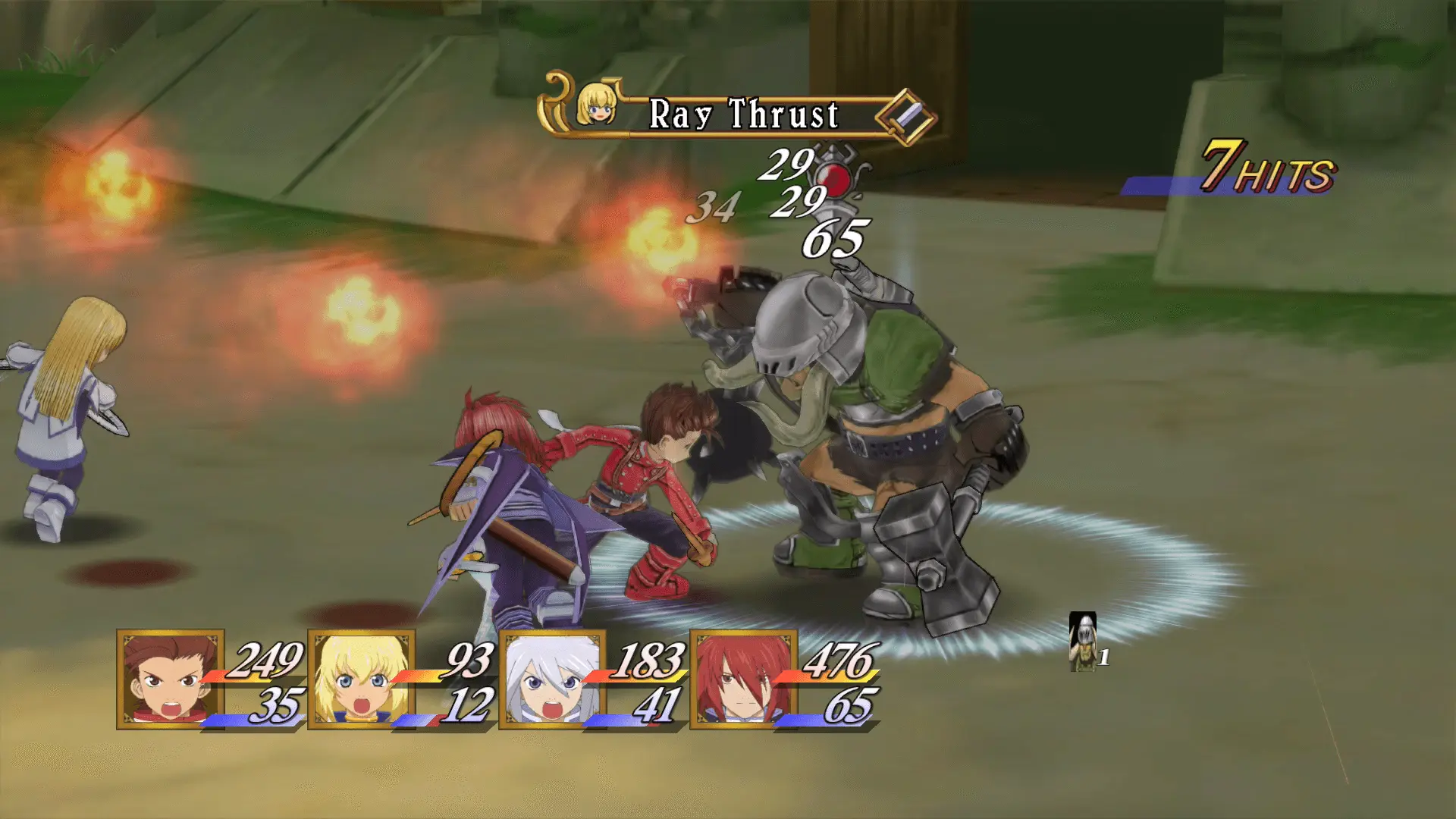Click the sword icon beside the Ray Thrust banner
The width and height of the screenshot is (1456, 819).
[903, 115]
